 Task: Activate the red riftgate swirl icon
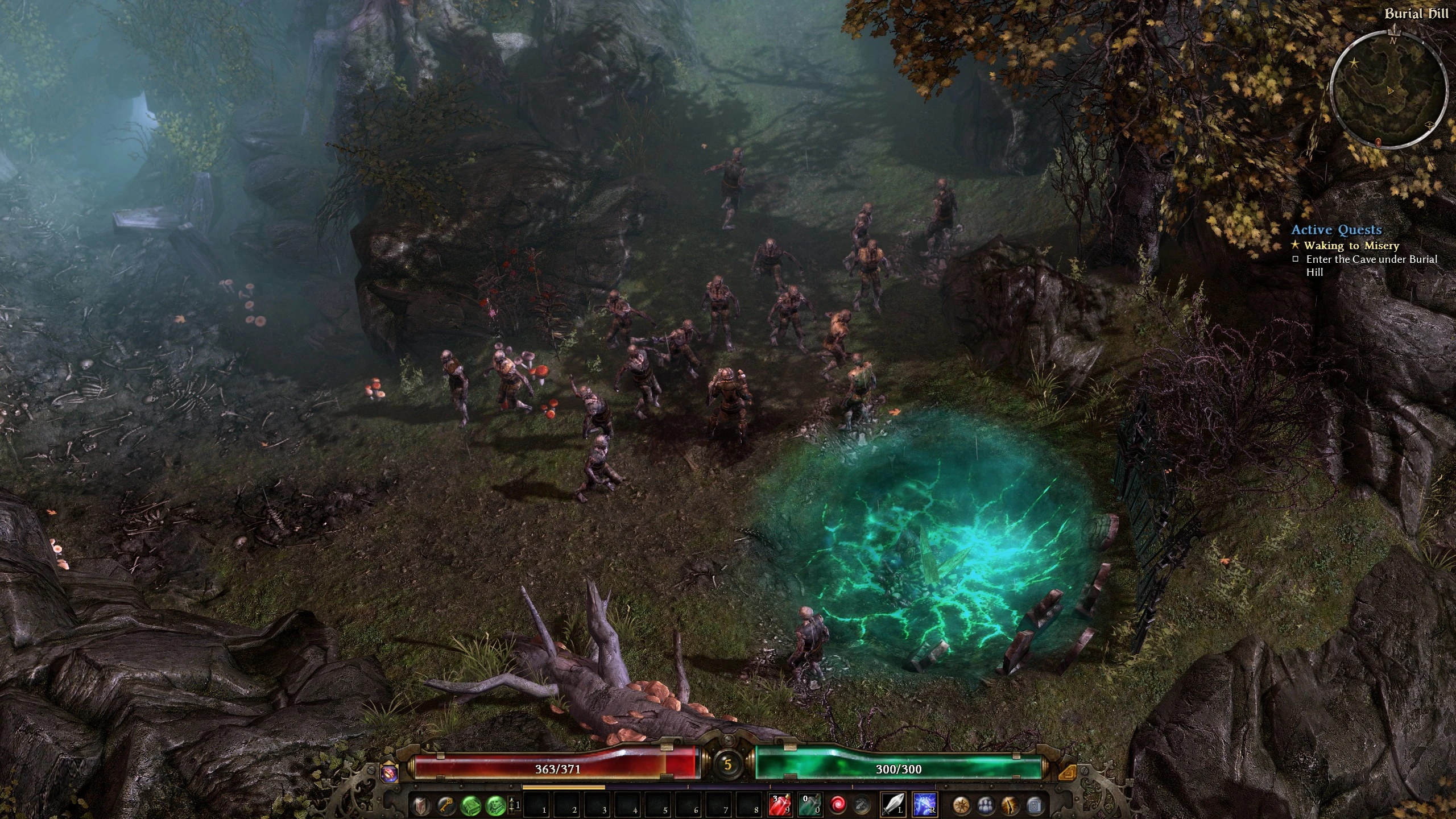pos(838,805)
